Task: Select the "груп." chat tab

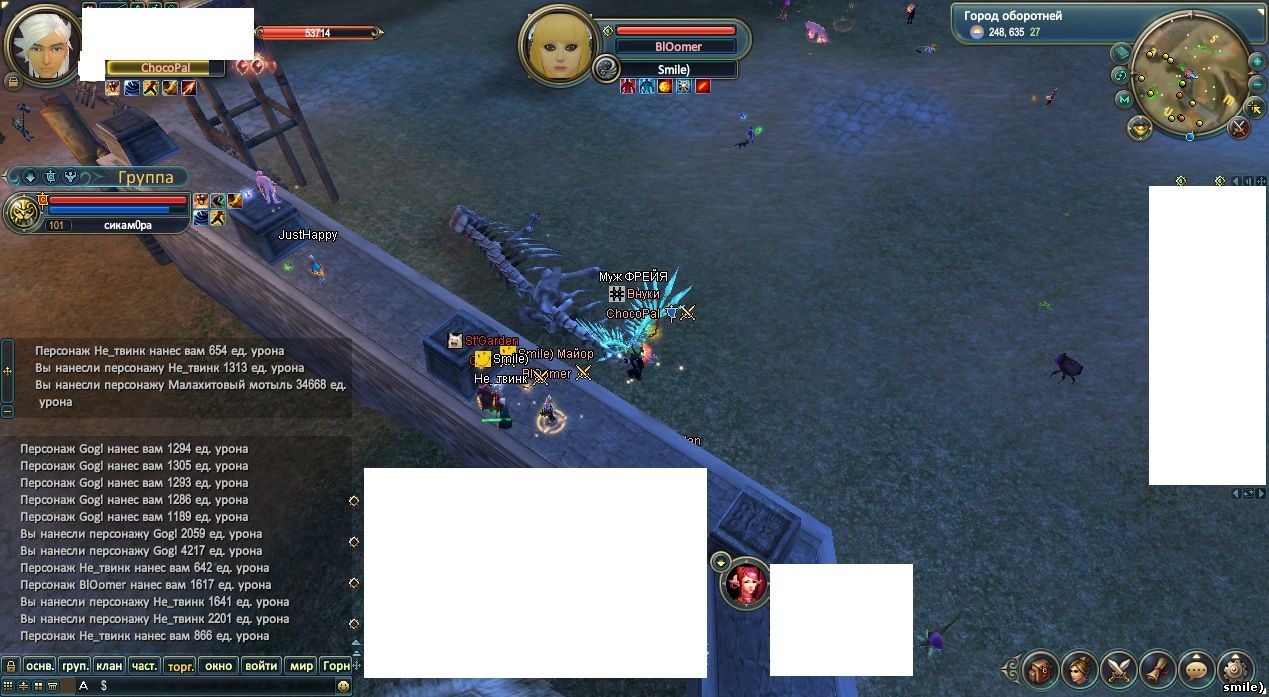Action: point(75,665)
